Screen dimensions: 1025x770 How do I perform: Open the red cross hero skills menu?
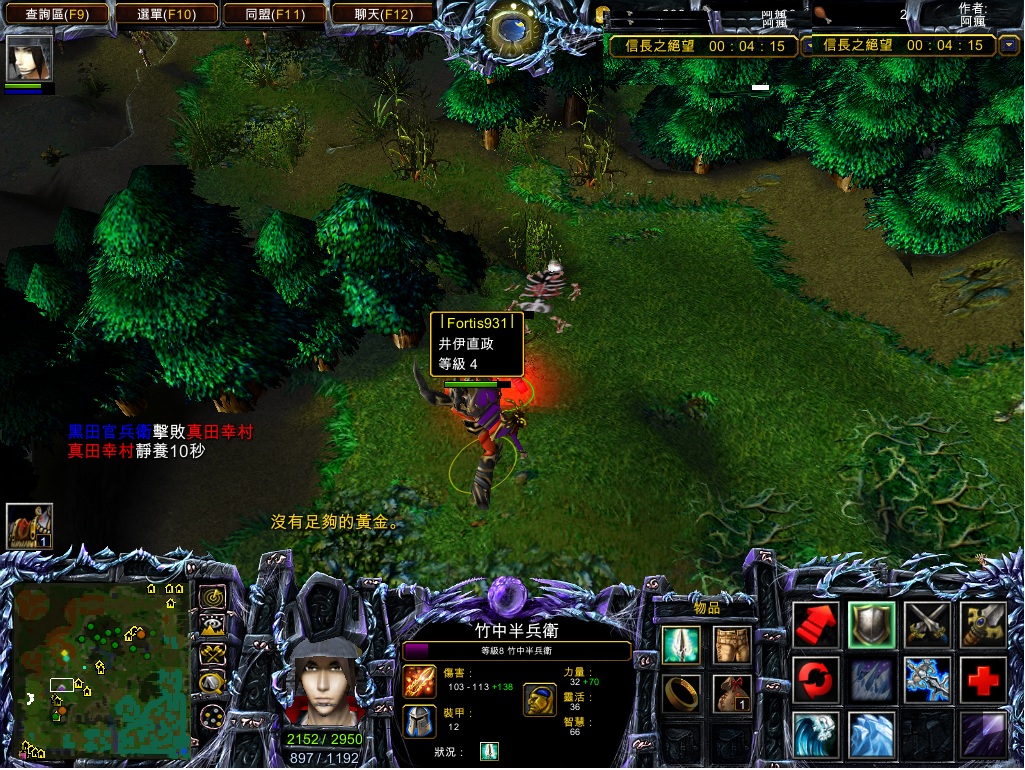(984, 681)
